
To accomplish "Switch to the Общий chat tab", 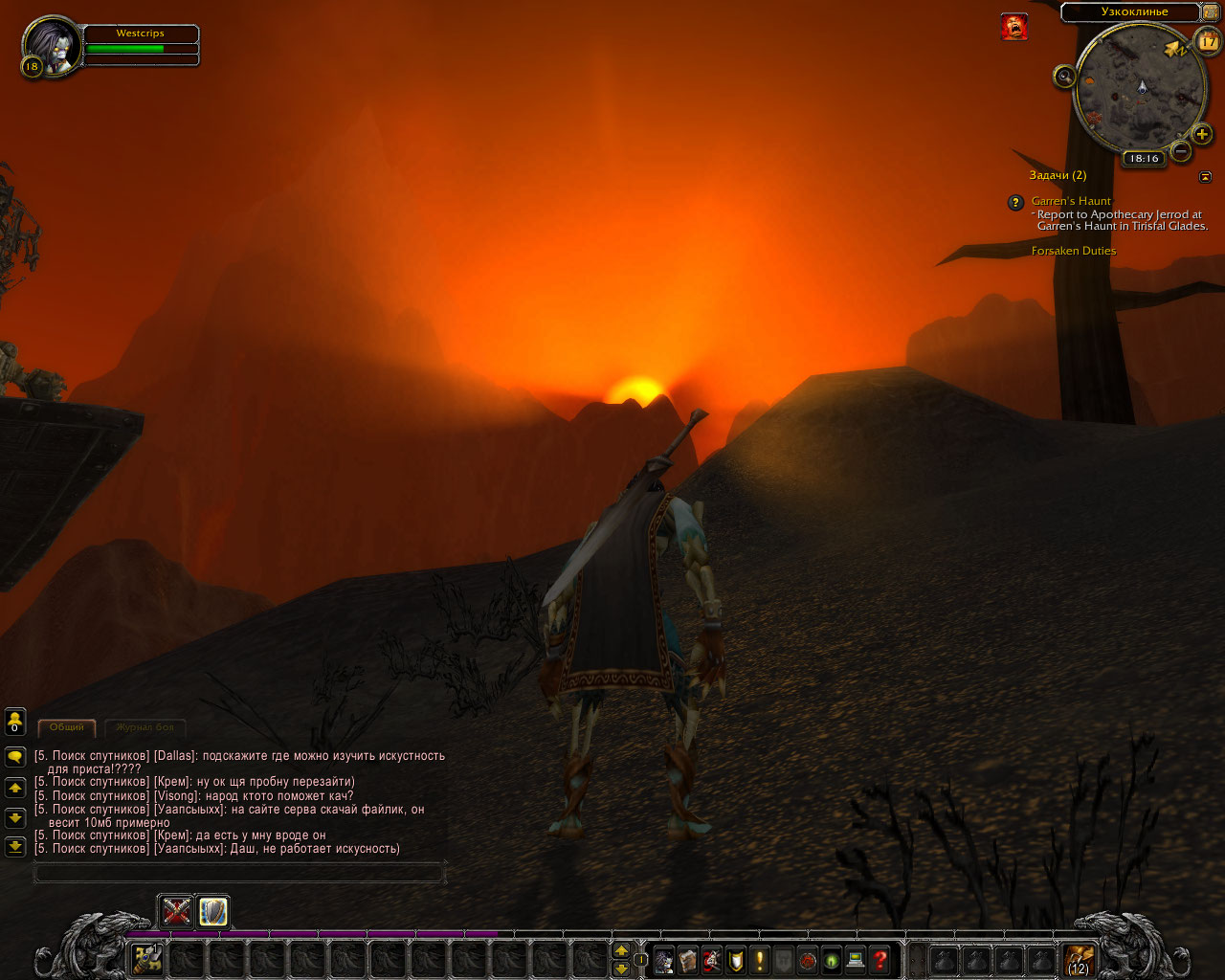I will 67,727.
